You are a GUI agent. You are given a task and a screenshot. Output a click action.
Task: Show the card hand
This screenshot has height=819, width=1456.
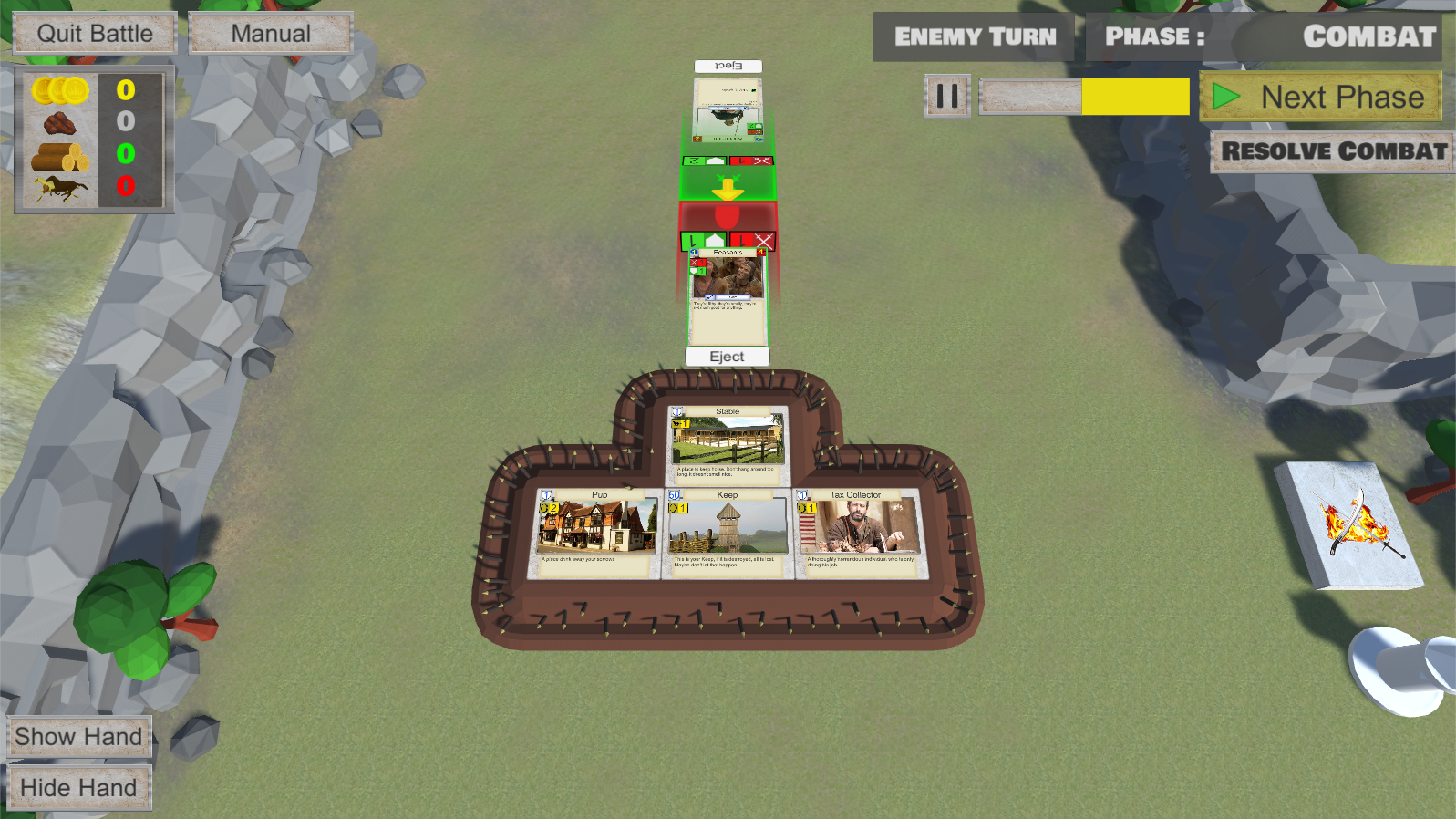[78, 737]
